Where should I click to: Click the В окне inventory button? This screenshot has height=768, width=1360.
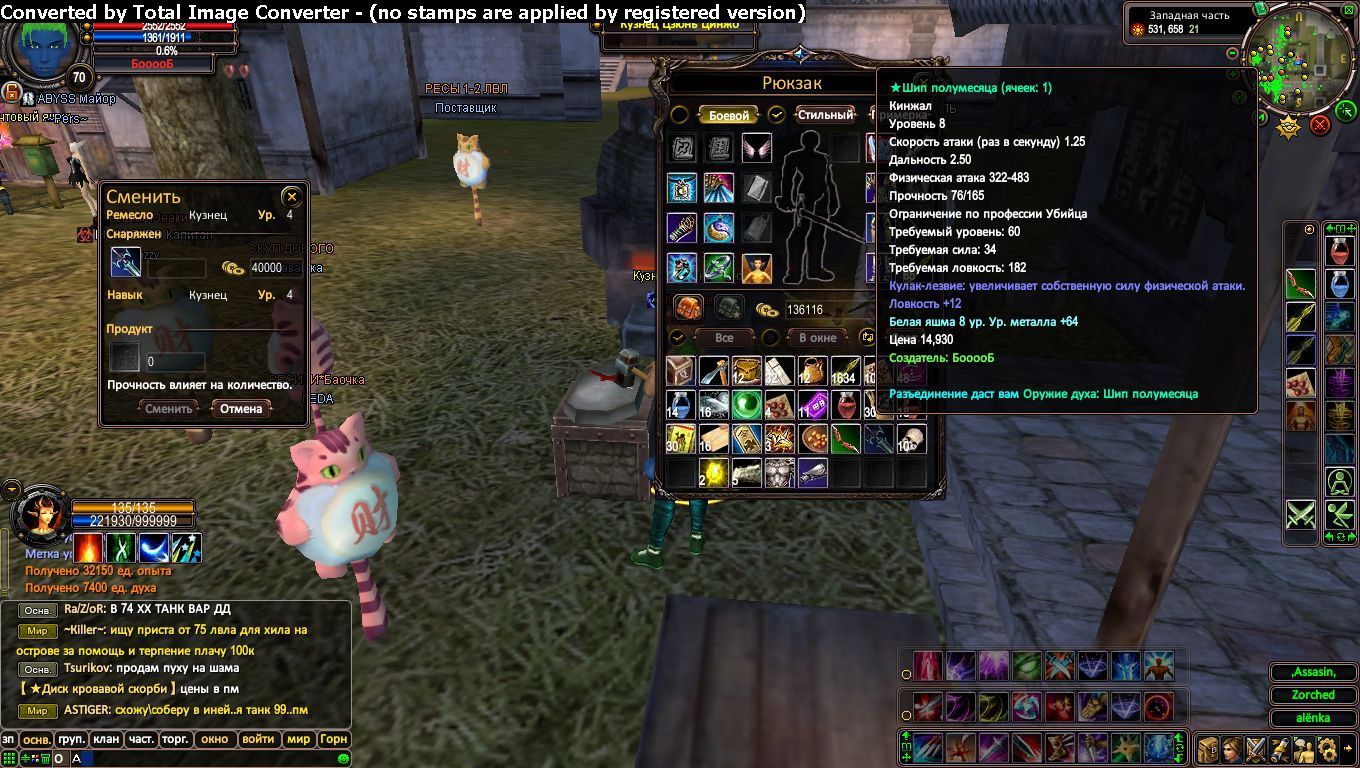(x=817, y=338)
